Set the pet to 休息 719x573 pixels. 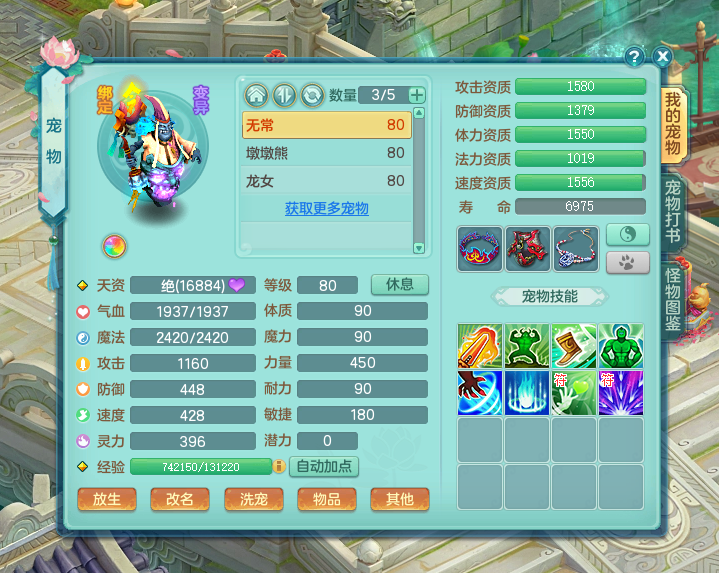click(x=399, y=284)
